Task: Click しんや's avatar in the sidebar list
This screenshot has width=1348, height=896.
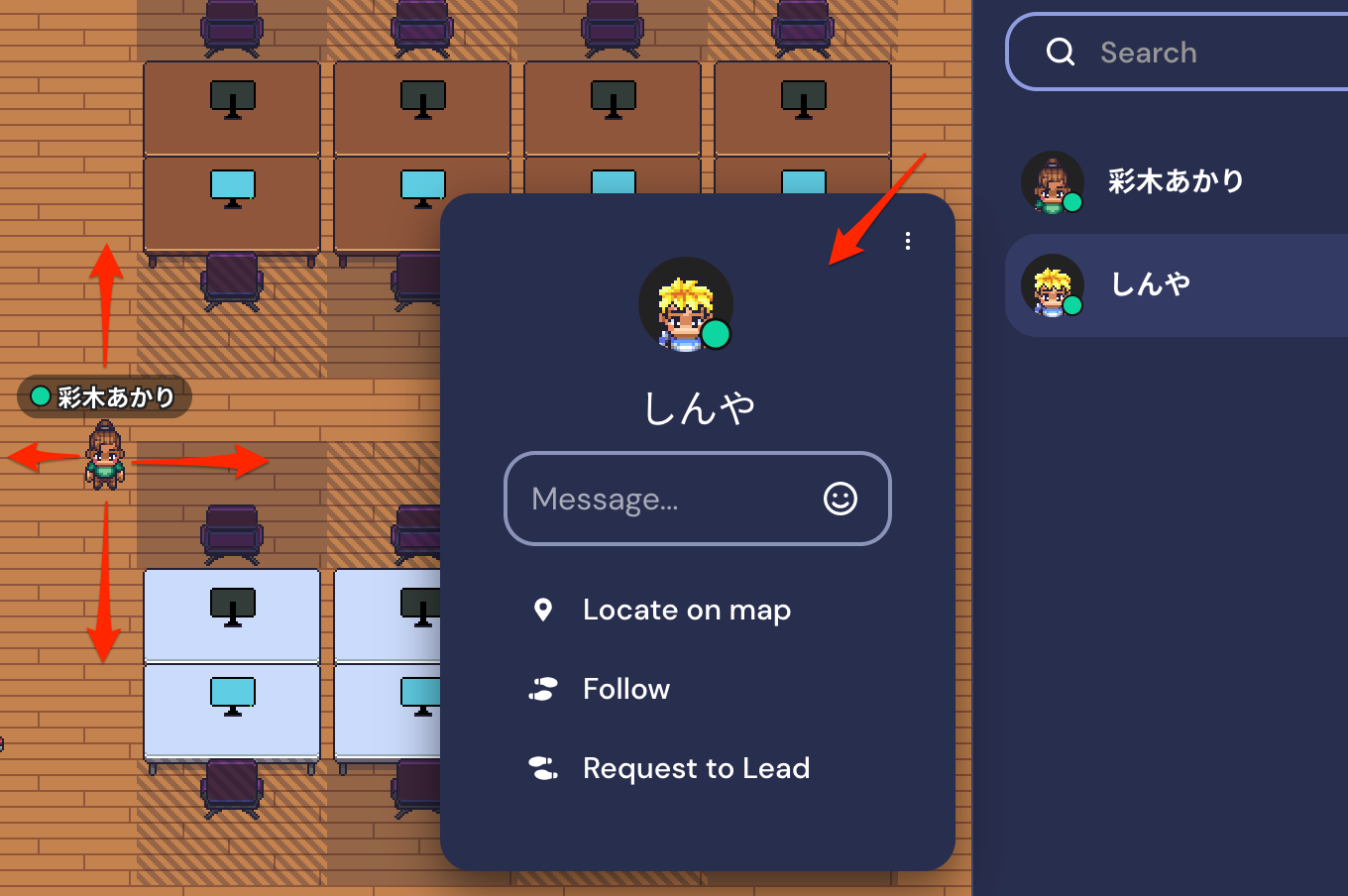Action: [1052, 284]
